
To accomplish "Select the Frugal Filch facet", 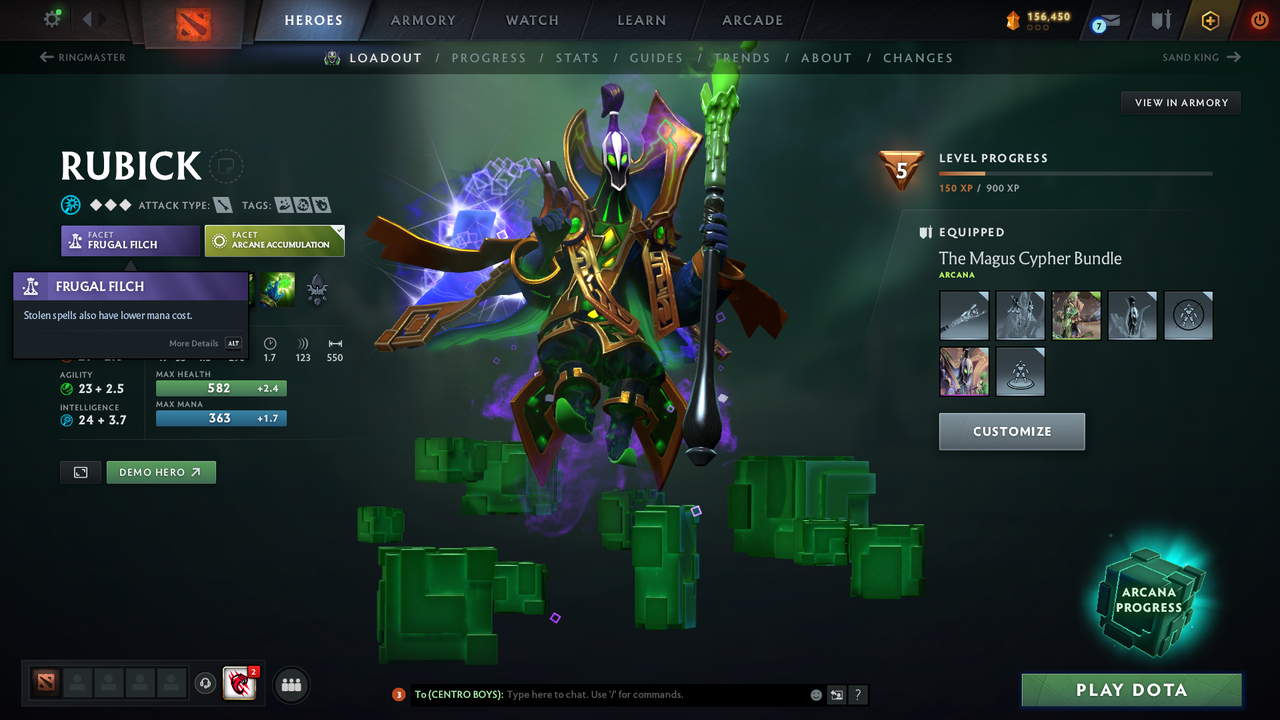I will (x=130, y=240).
